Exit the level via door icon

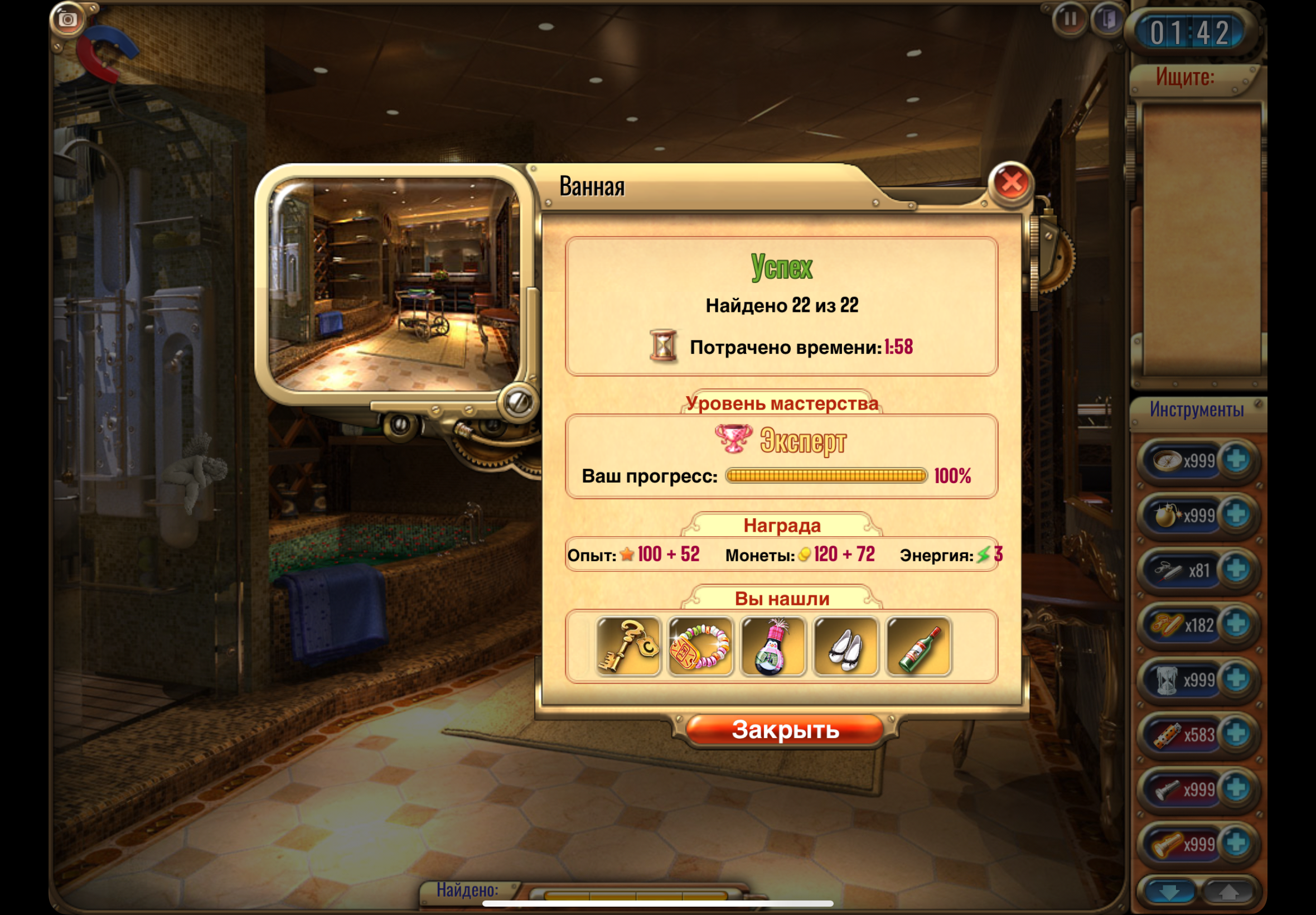coord(1108,20)
